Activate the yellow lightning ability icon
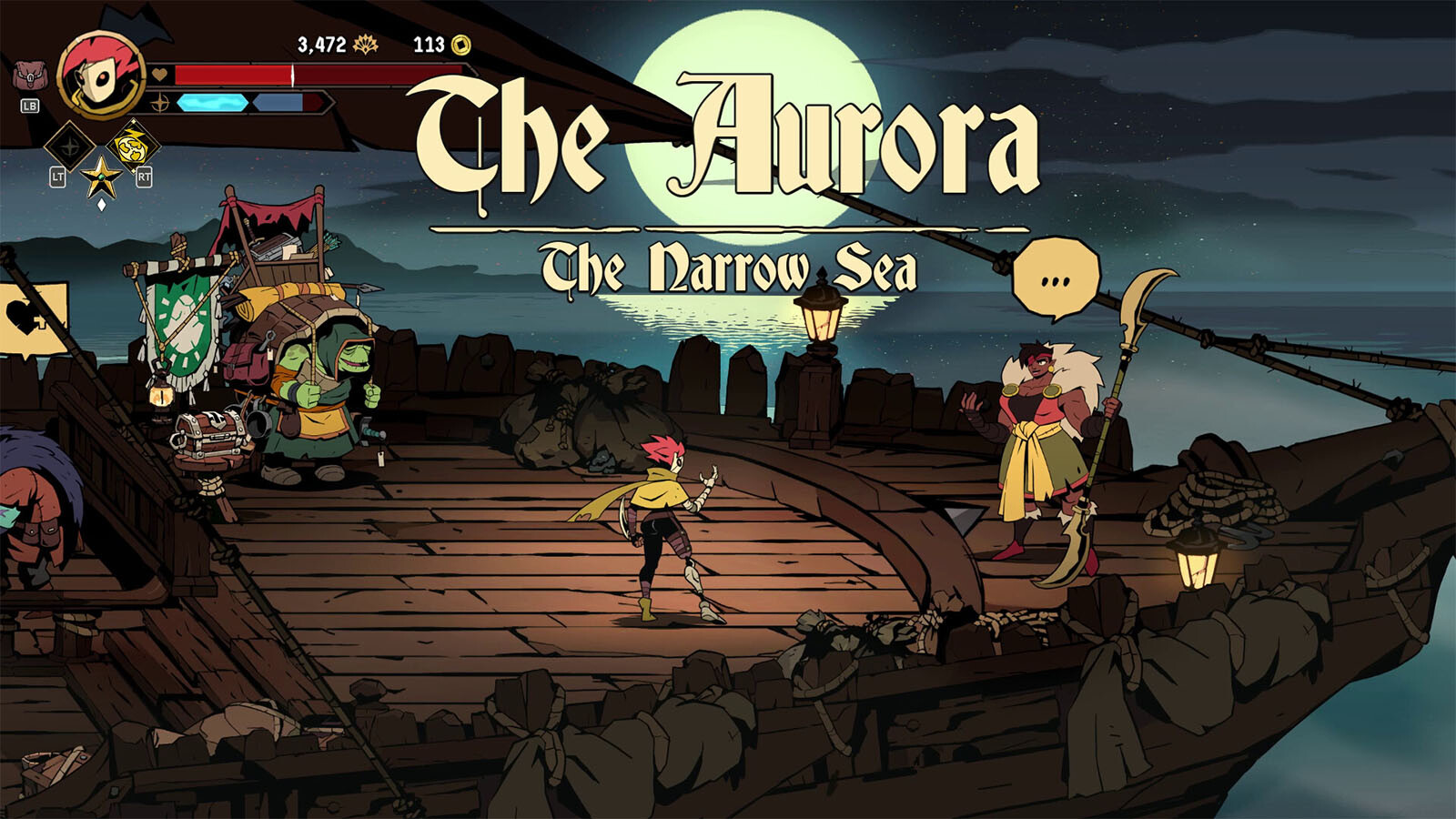 pos(133,146)
